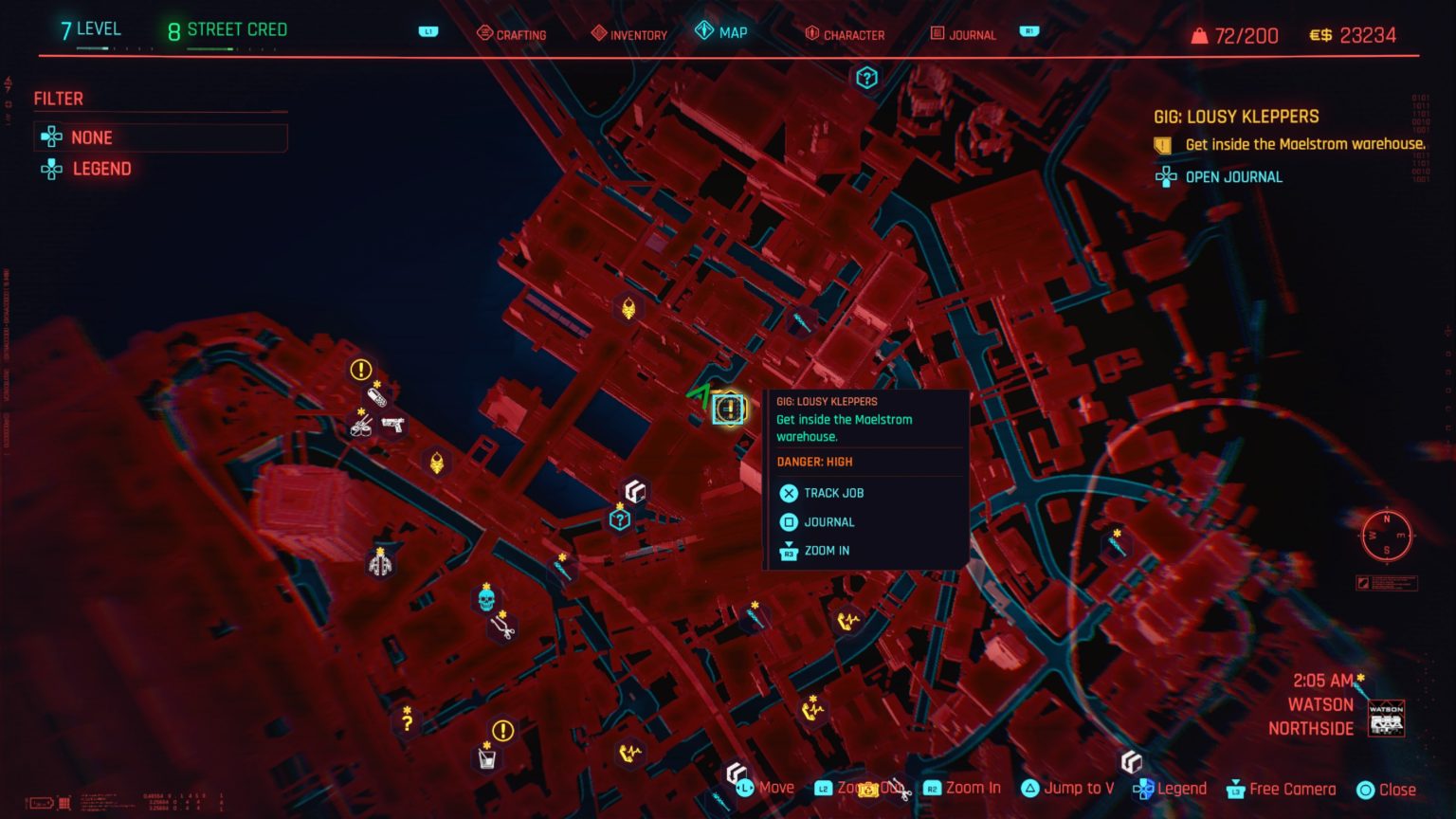Image resolution: width=1456 pixels, height=819 pixels.
Task: Click the drink glass bar marker near the bottom
Action: 486,757
